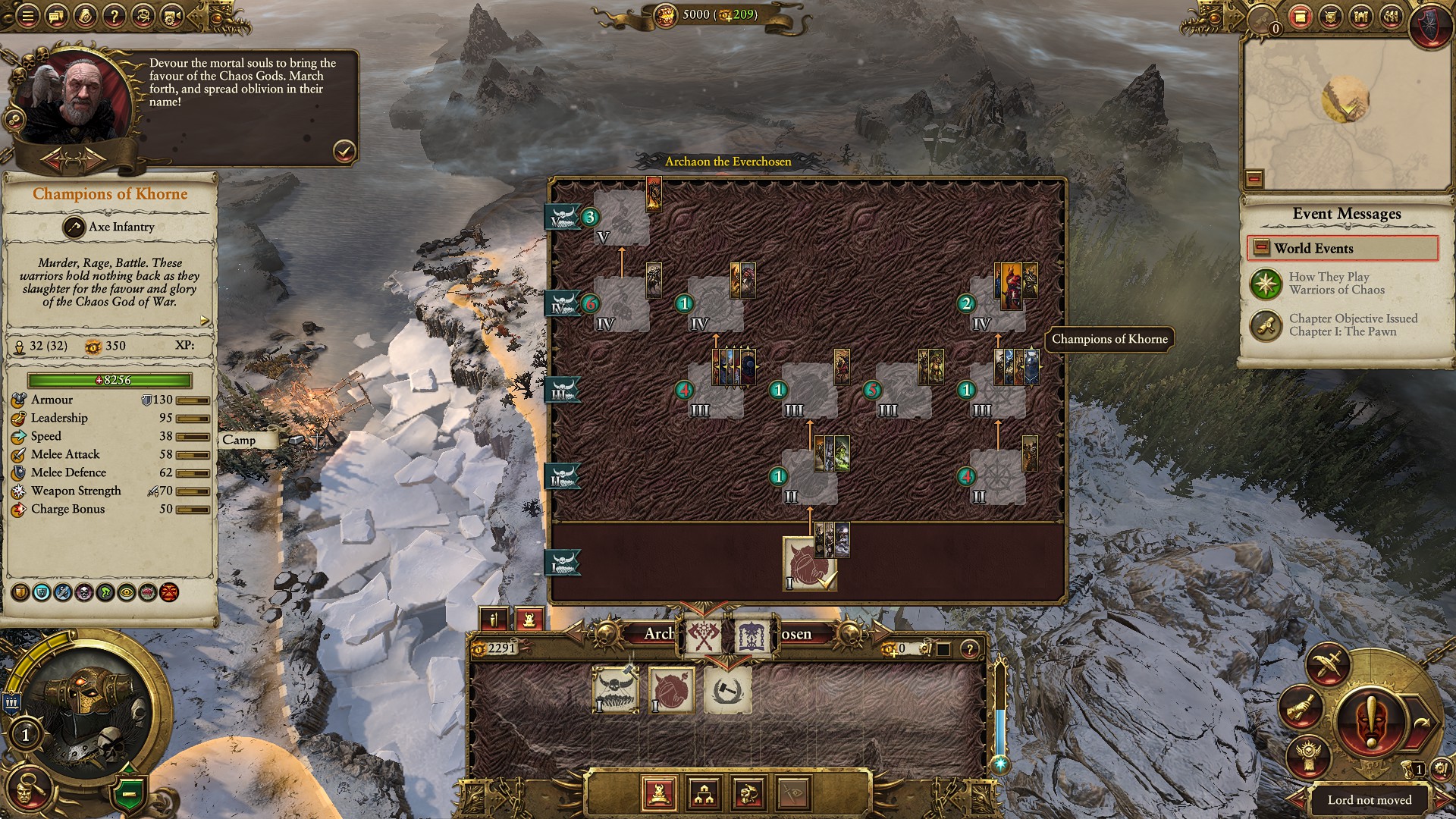Screen dimensions: 1456x819
Task: Open the castle provinces list button
Action: pyautogui.click(x=1361, y=16)
